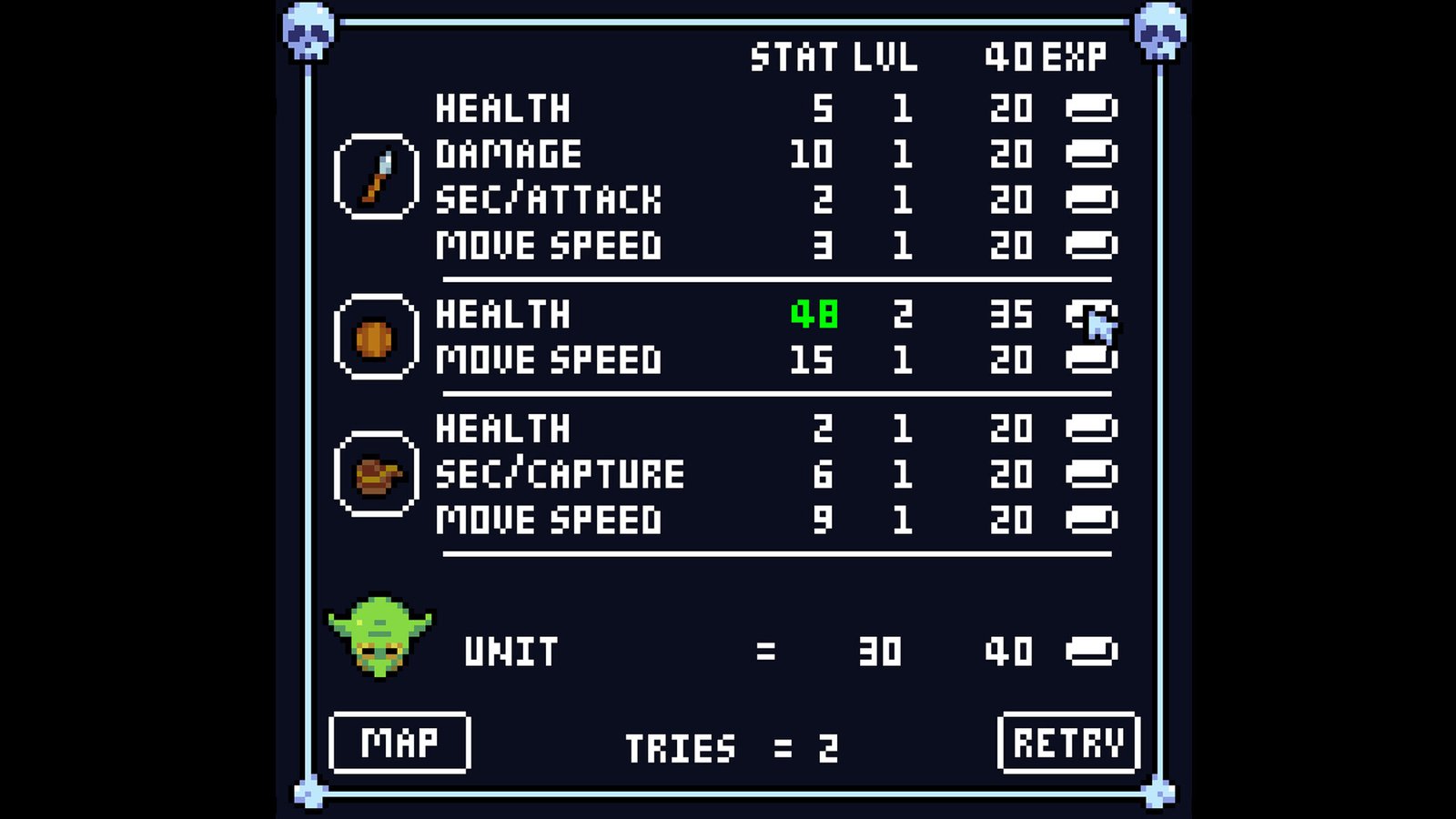Upgrade the knife unit's DAMAGE stat

click(1091, 155)
